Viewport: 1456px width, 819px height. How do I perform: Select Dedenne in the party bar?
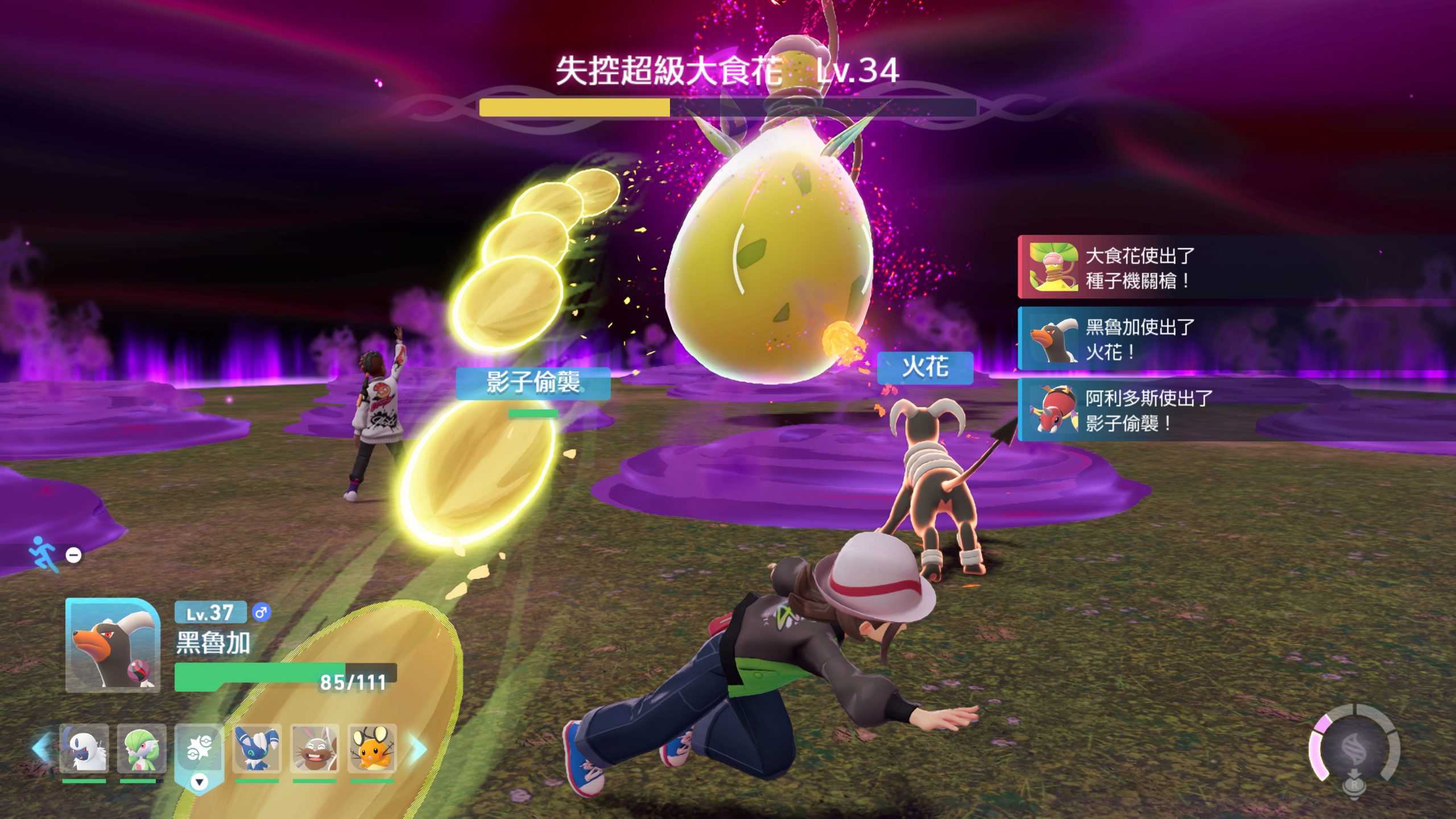pyautogui.click(x=372, y=748)
